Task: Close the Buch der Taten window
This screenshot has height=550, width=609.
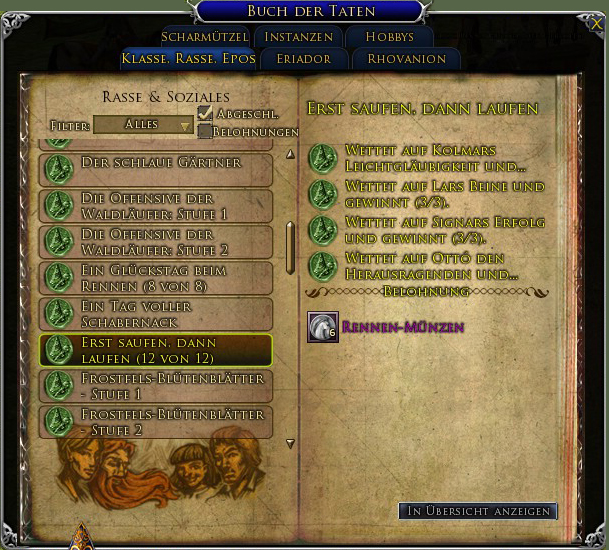Action: 597,24
